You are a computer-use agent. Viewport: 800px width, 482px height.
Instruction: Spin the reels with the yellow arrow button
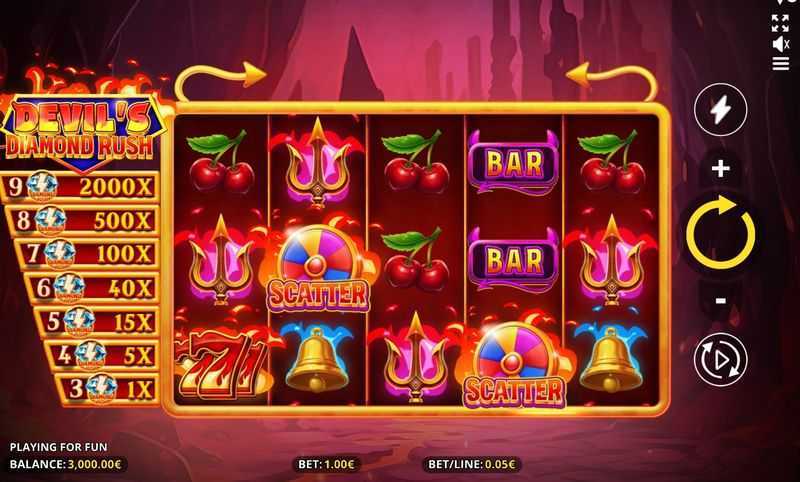point(720,233)
